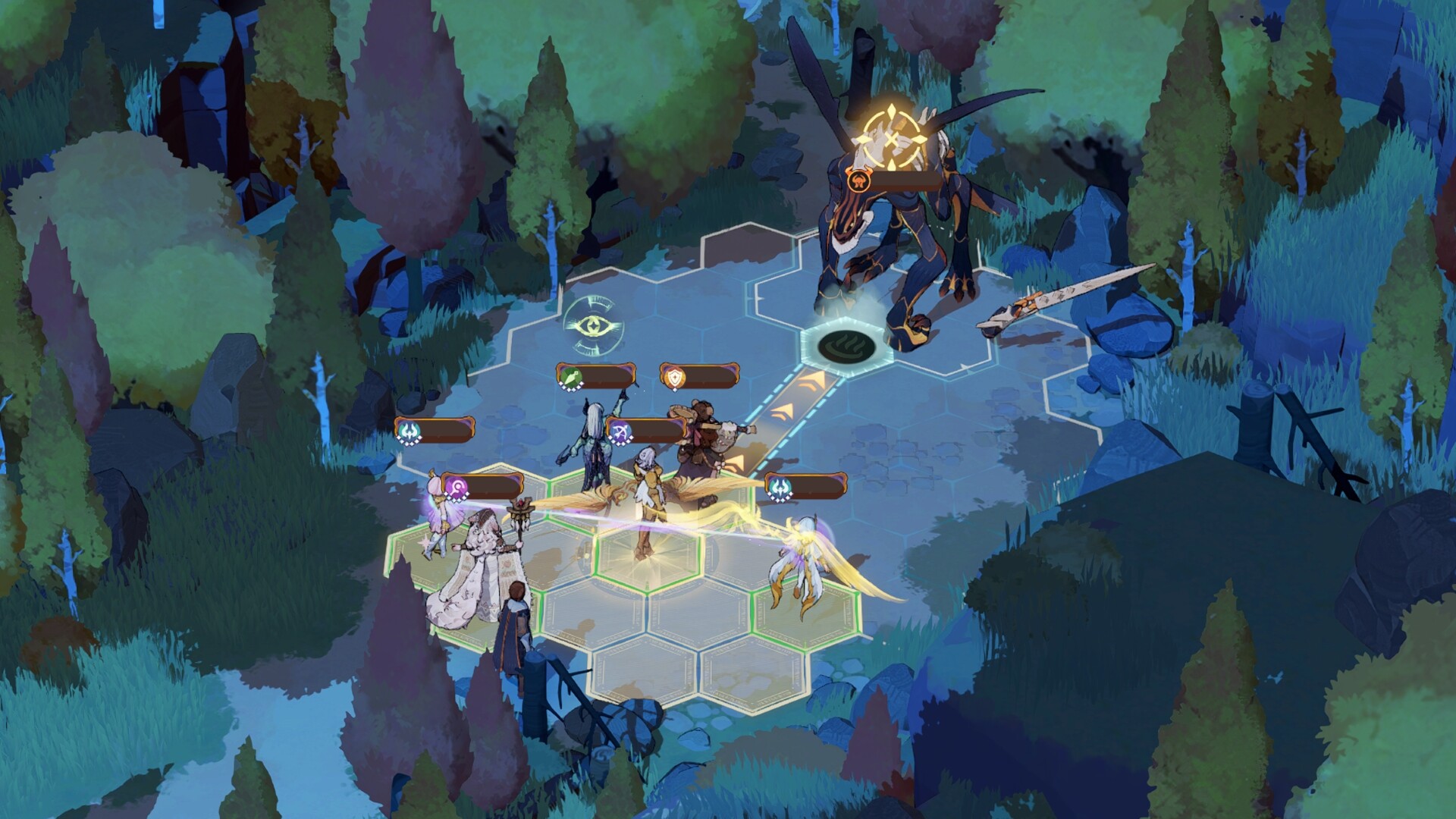The width and height of the screenshot is (1456, 819).
Task: Click the glowing eye marker on the hex grid
Action: point(594,326)
